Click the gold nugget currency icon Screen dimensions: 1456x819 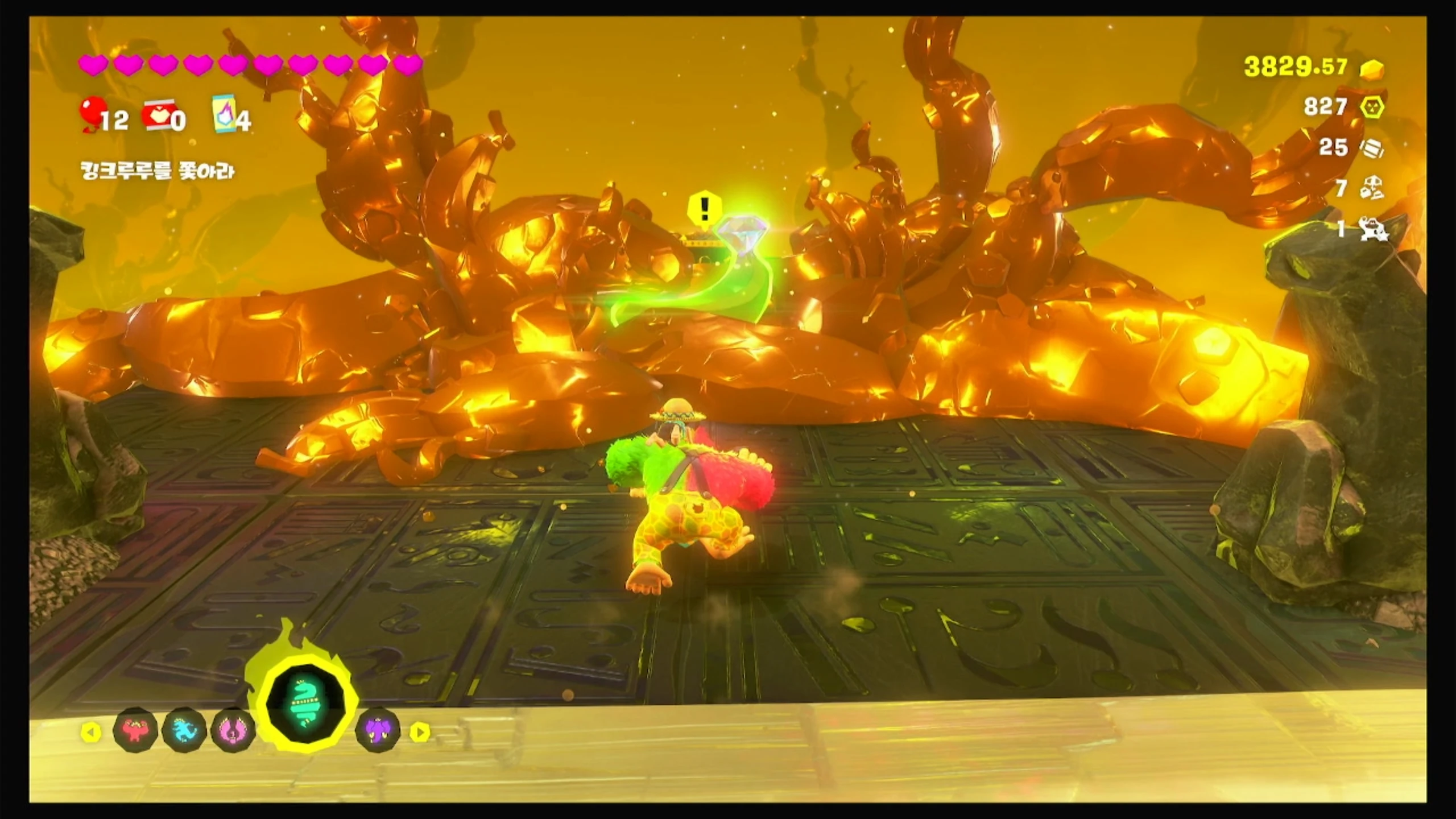tap(1372, 69)
